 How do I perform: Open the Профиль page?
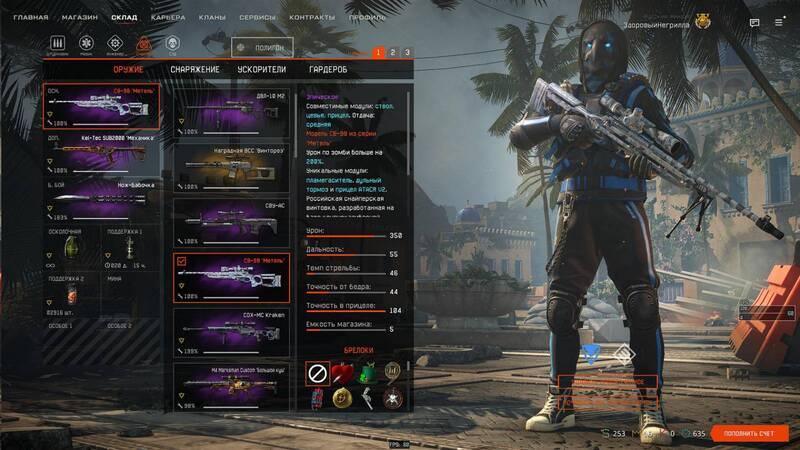click(x=365, y=18)
